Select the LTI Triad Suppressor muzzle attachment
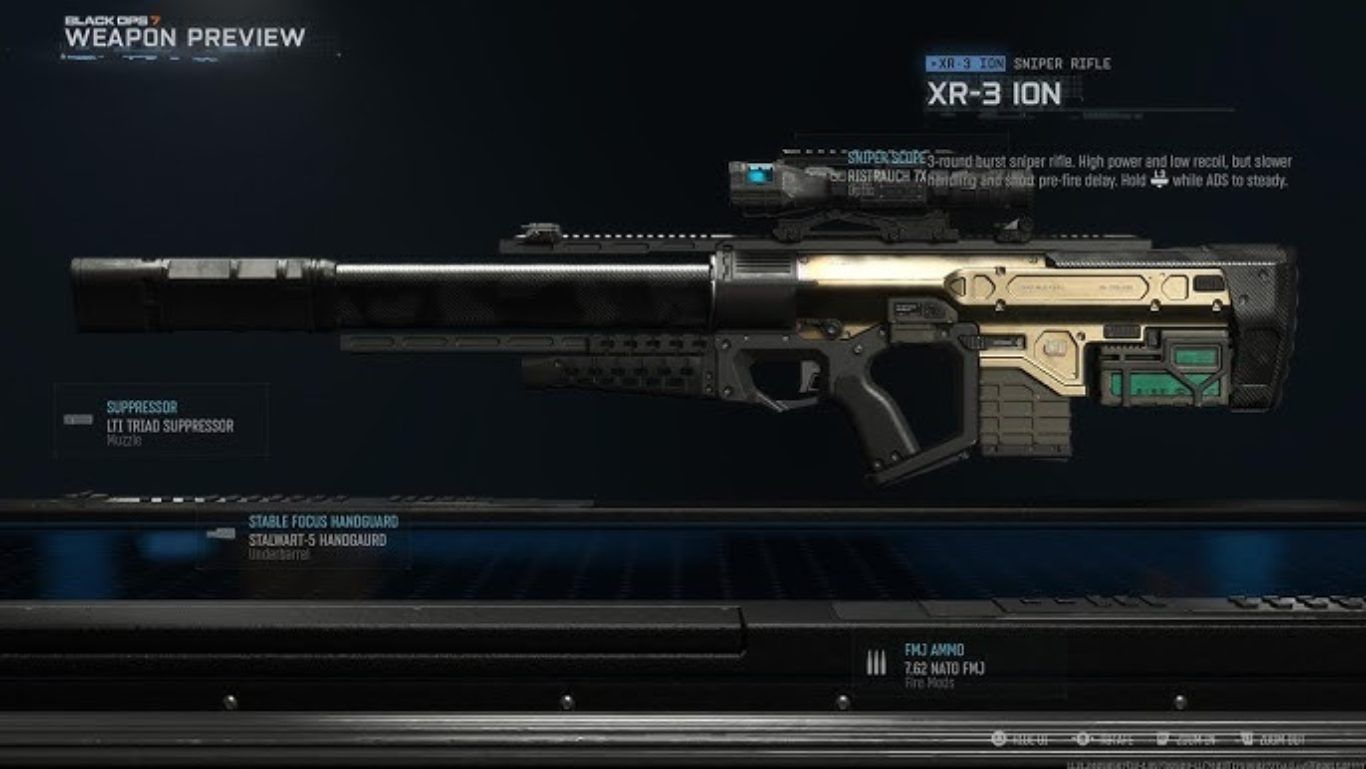This screenshot has width=1366, height=769. 170,425
